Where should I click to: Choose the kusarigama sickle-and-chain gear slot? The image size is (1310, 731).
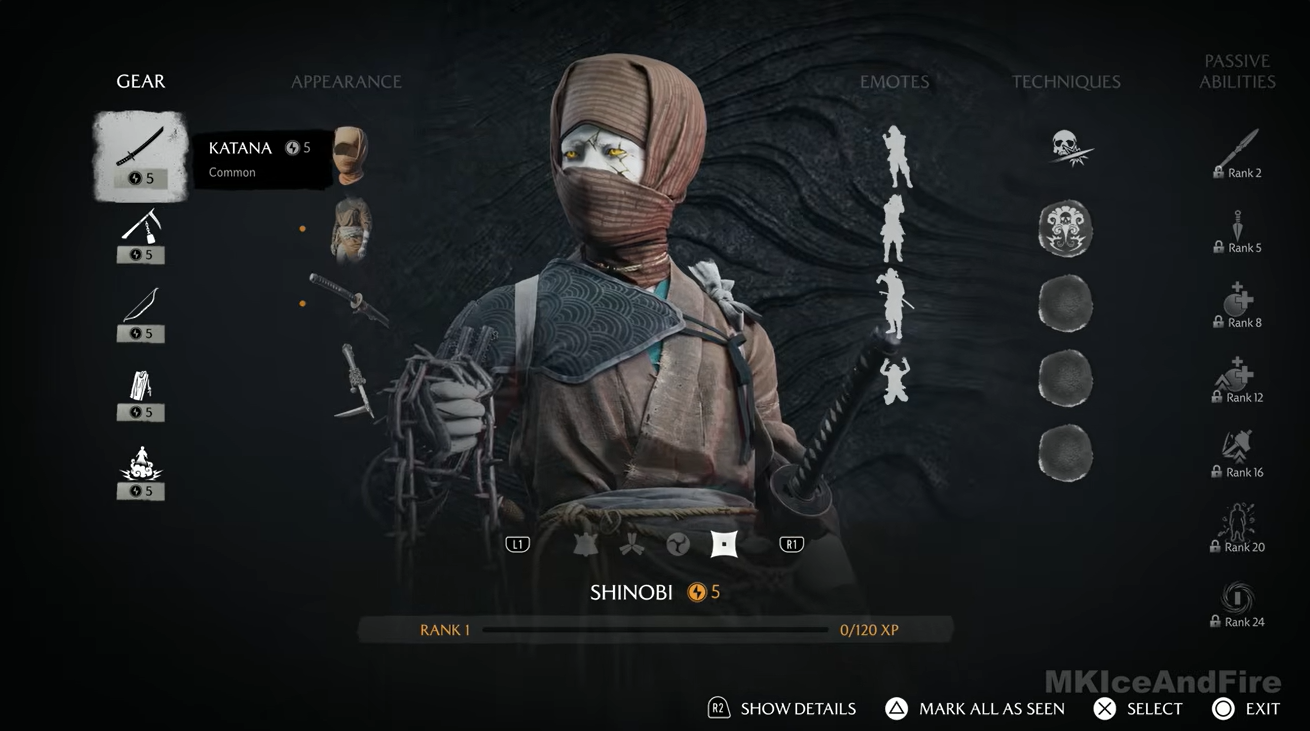pos(141,234)
